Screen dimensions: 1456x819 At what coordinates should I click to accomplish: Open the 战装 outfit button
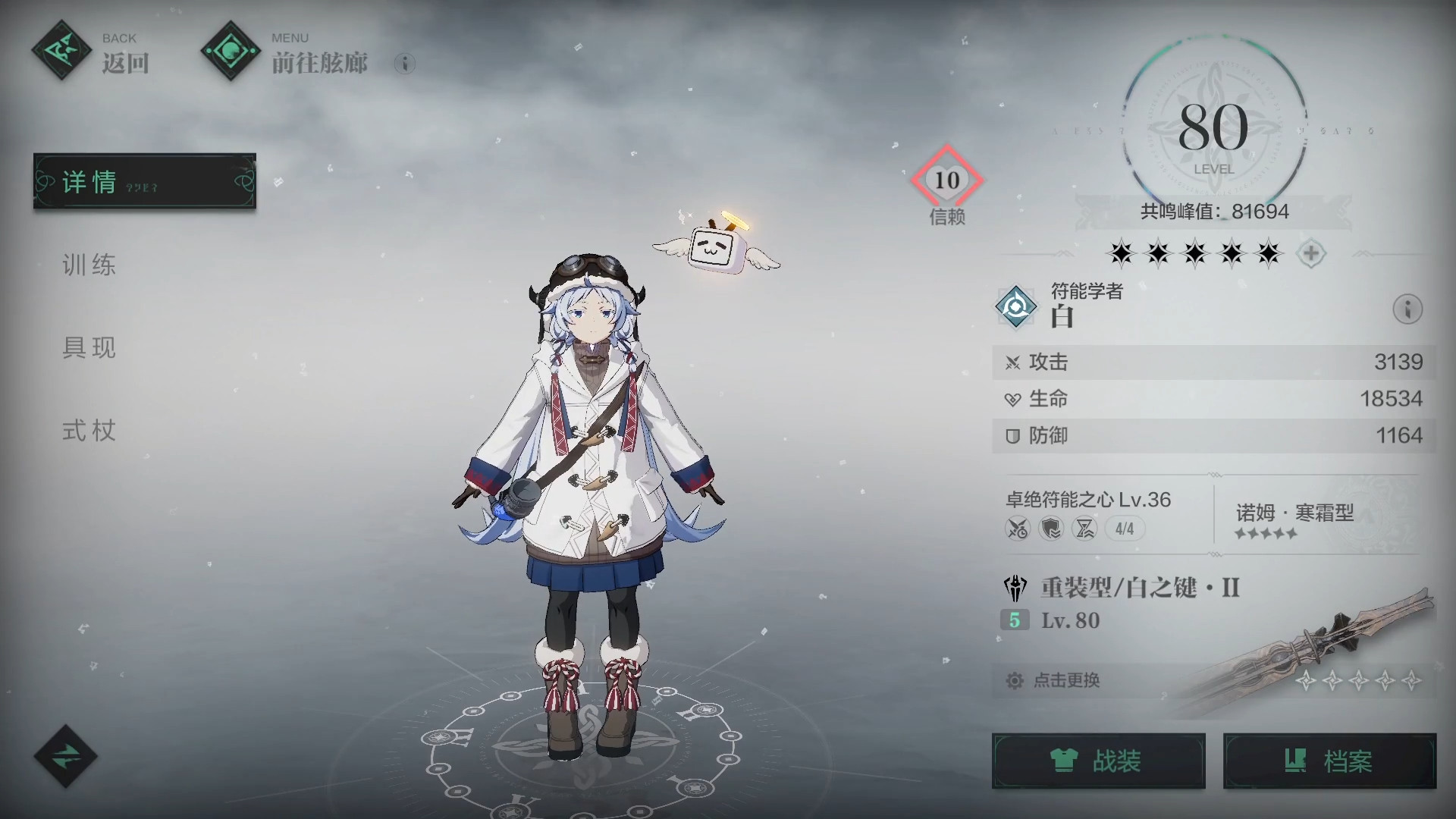click(1098, 761)
